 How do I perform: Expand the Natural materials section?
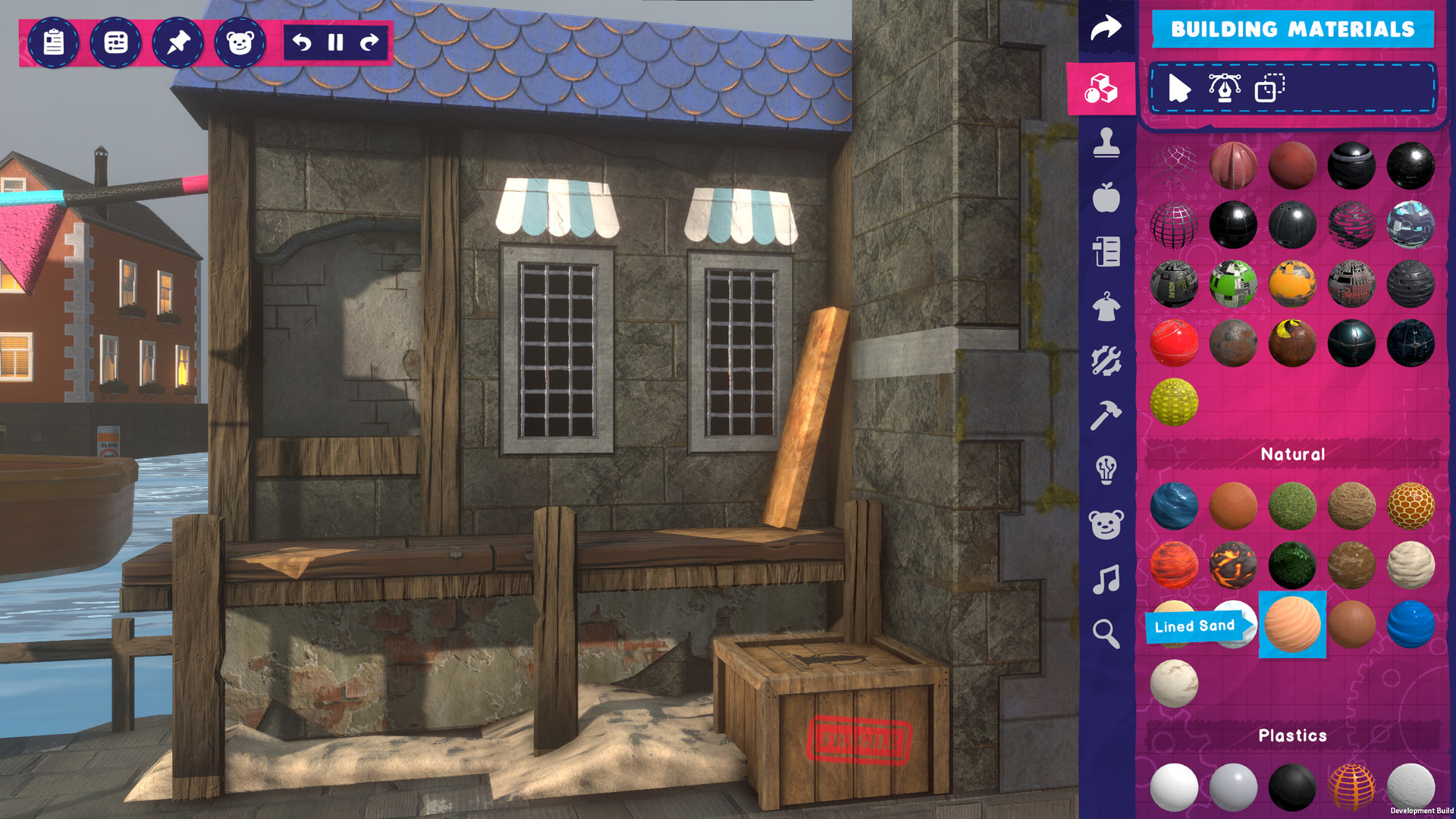pyautogui.click(x=1291, y=453)
